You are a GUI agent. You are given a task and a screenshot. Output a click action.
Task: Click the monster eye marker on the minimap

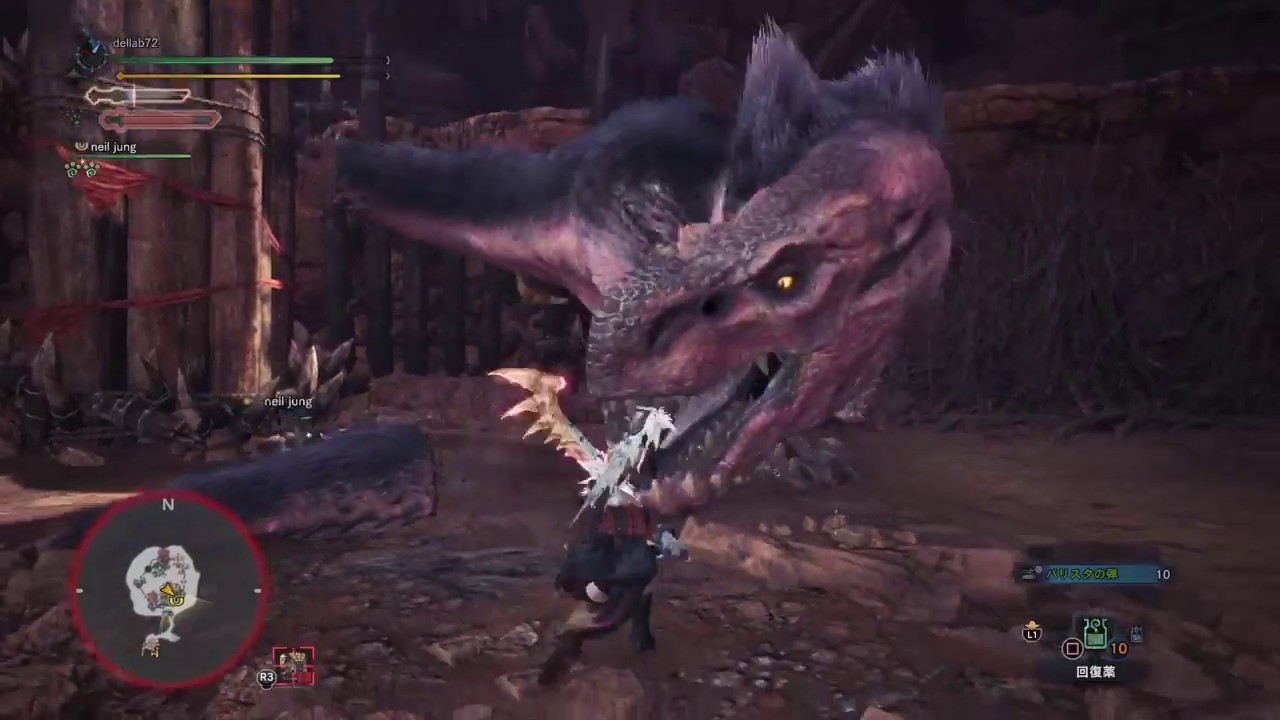(x=175, y=601)
